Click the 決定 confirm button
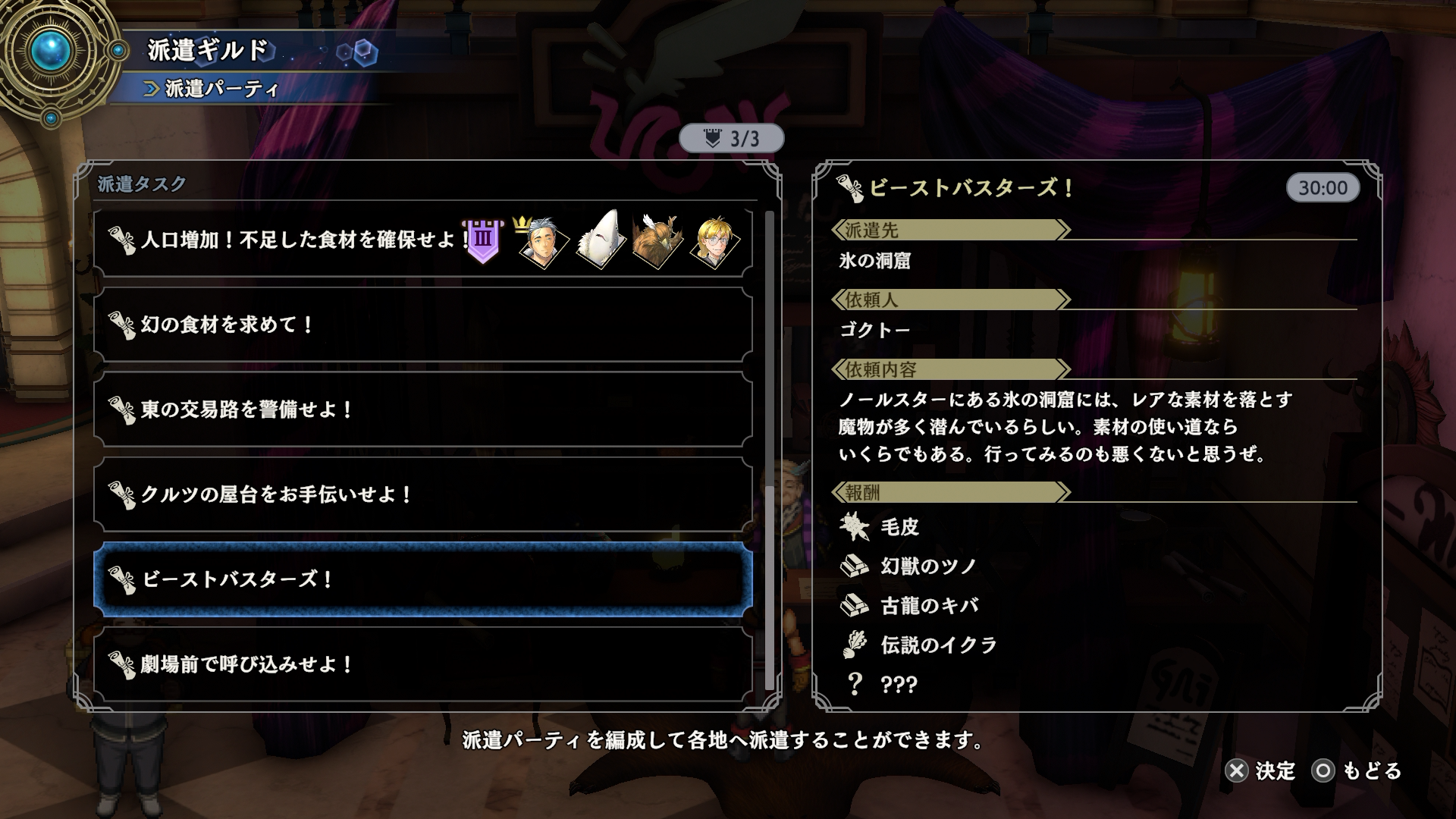 (x=1260, y=771)
